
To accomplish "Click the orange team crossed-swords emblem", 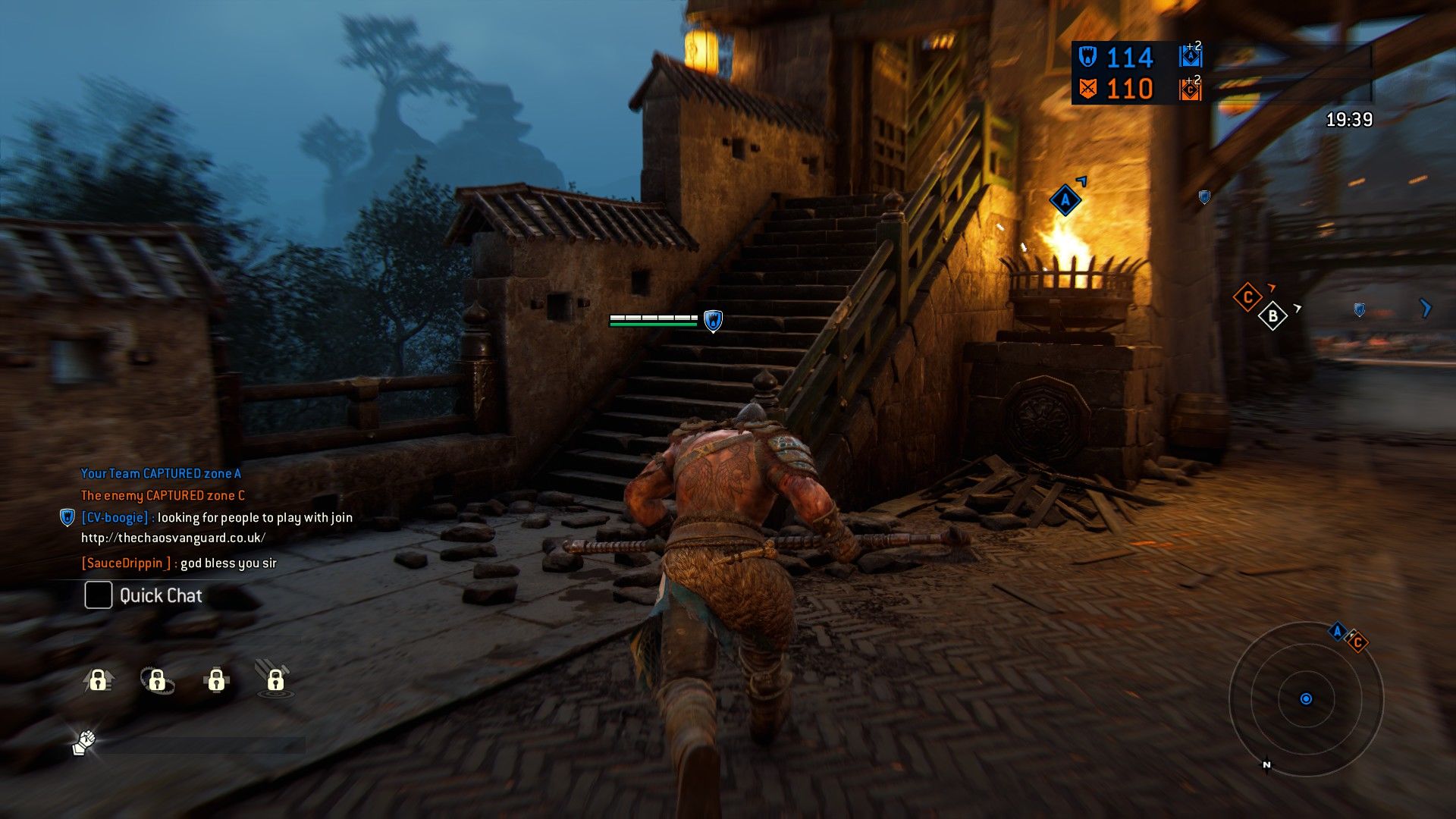I will click(1087, 89).
